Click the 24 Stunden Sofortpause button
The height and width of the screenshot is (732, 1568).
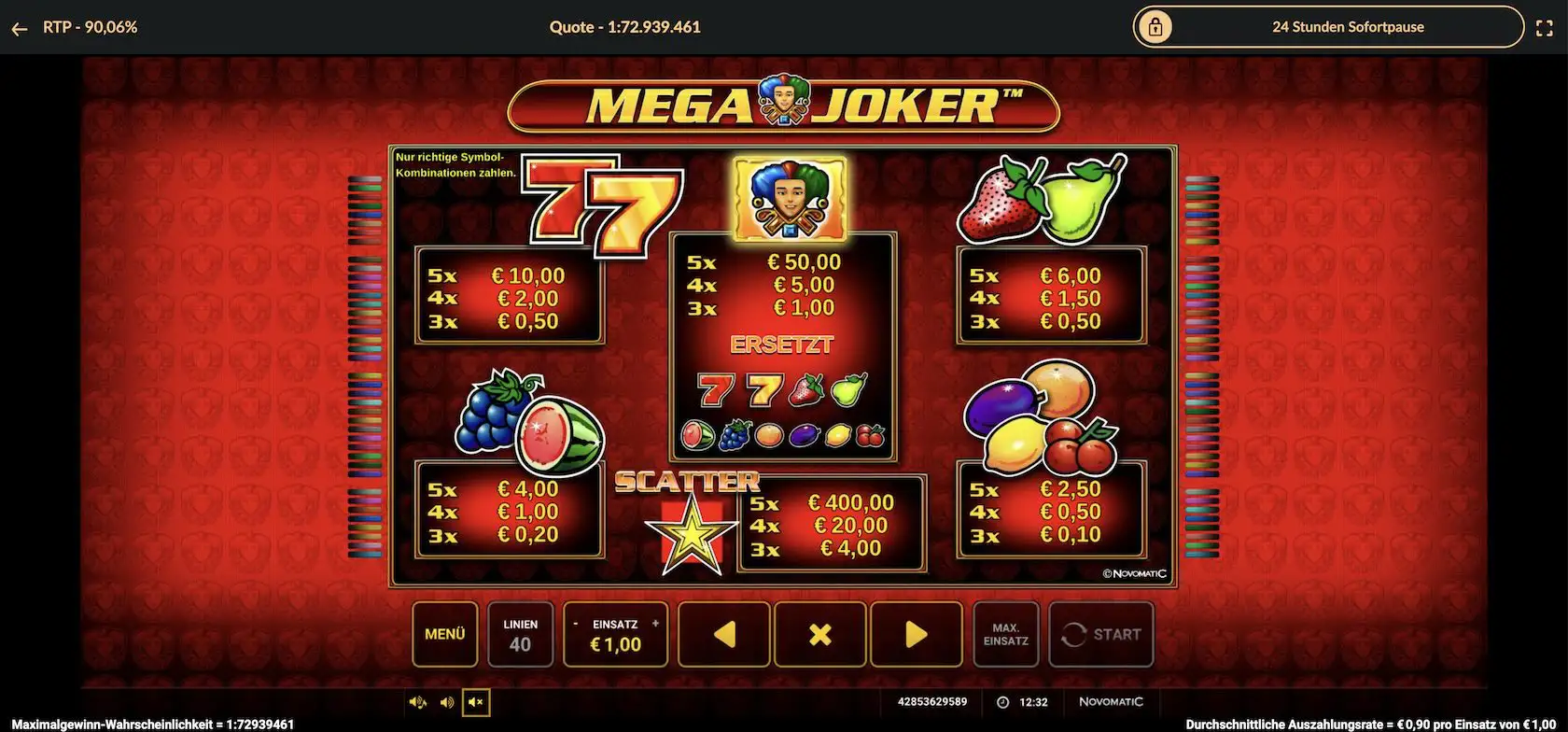click(x=1348, y=27)
